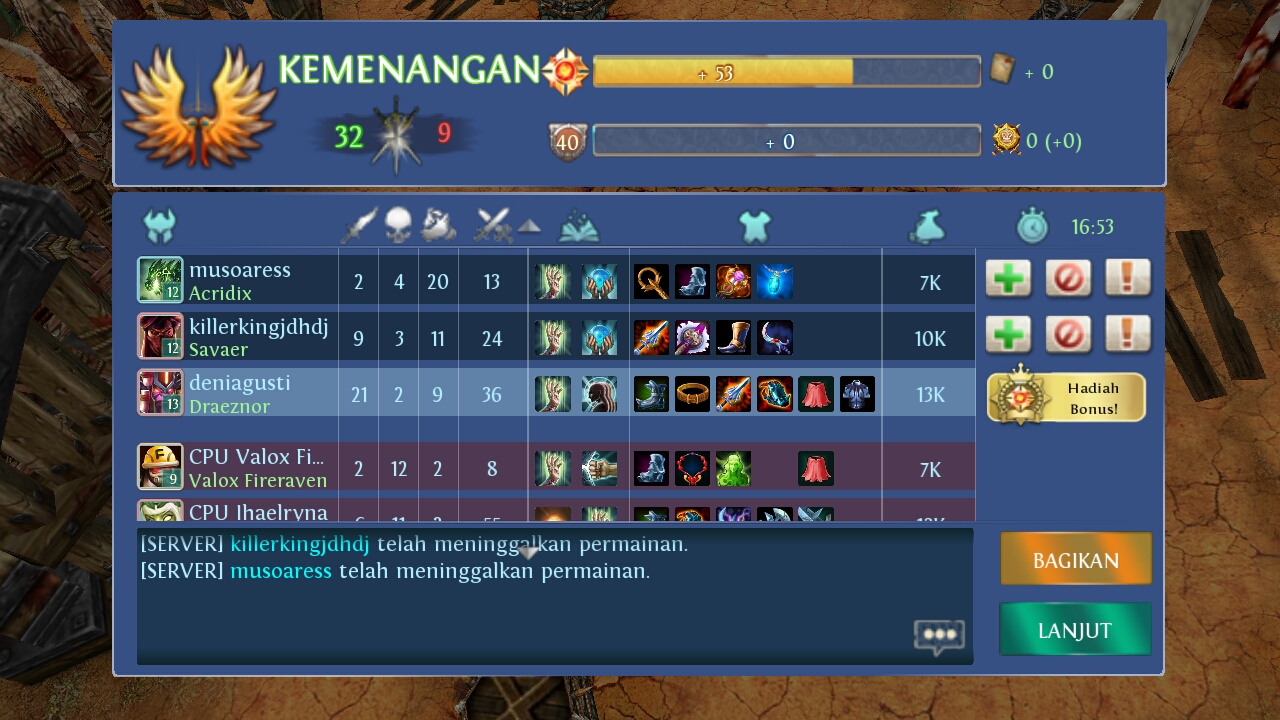Share the result with BAGIKAN

click(1076, 559)
